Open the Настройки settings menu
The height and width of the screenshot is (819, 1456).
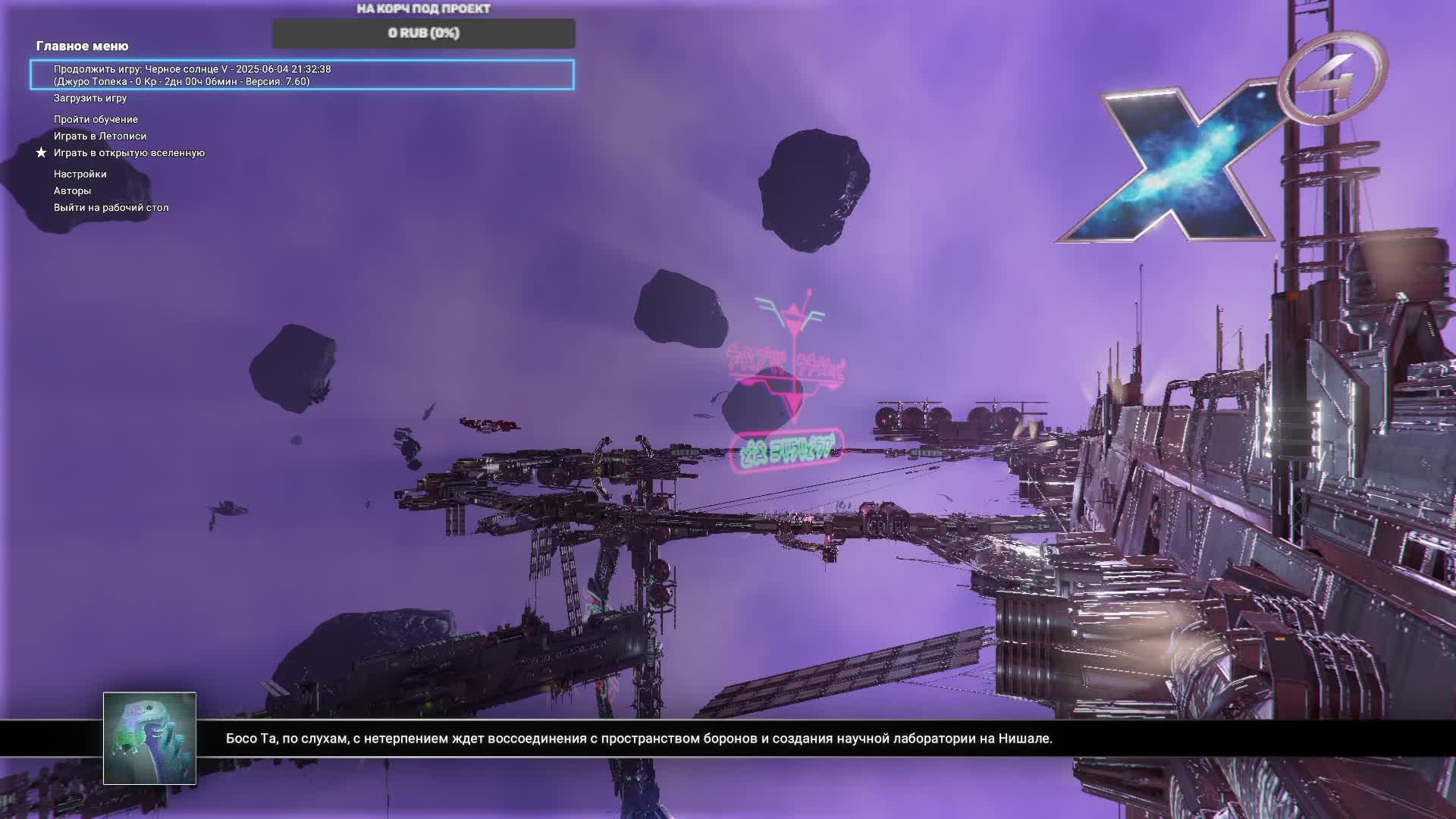80,174
